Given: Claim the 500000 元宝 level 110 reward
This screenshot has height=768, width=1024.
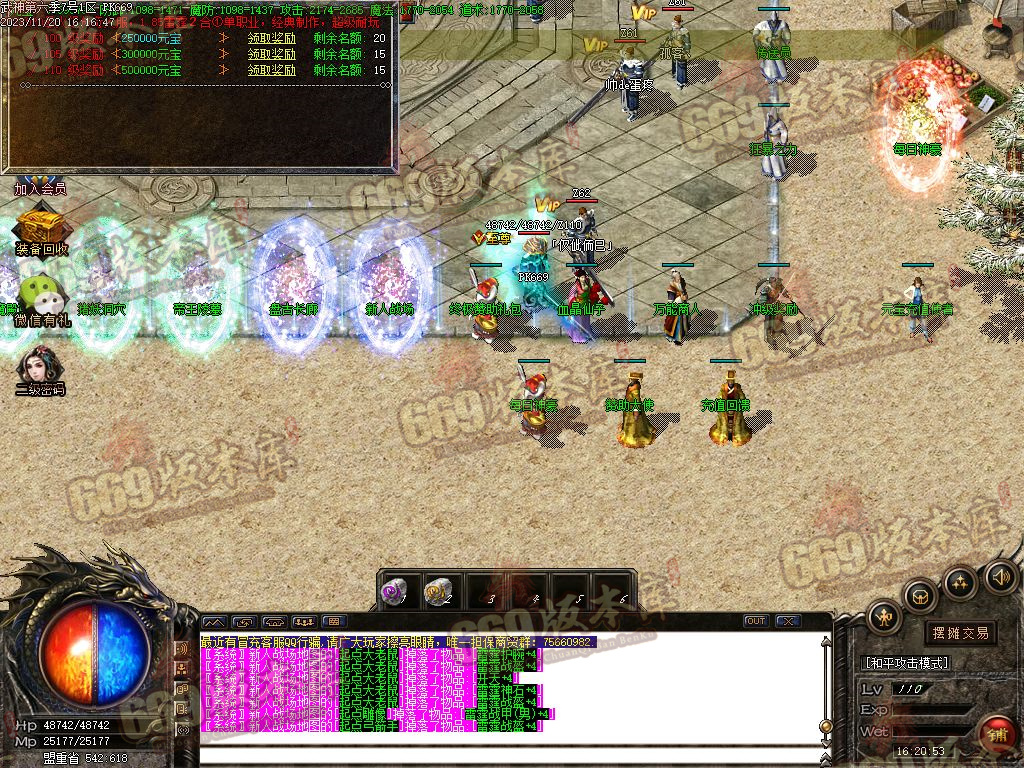Looking at the screenshot, I should pyautogui.click(x=272, y=71).
